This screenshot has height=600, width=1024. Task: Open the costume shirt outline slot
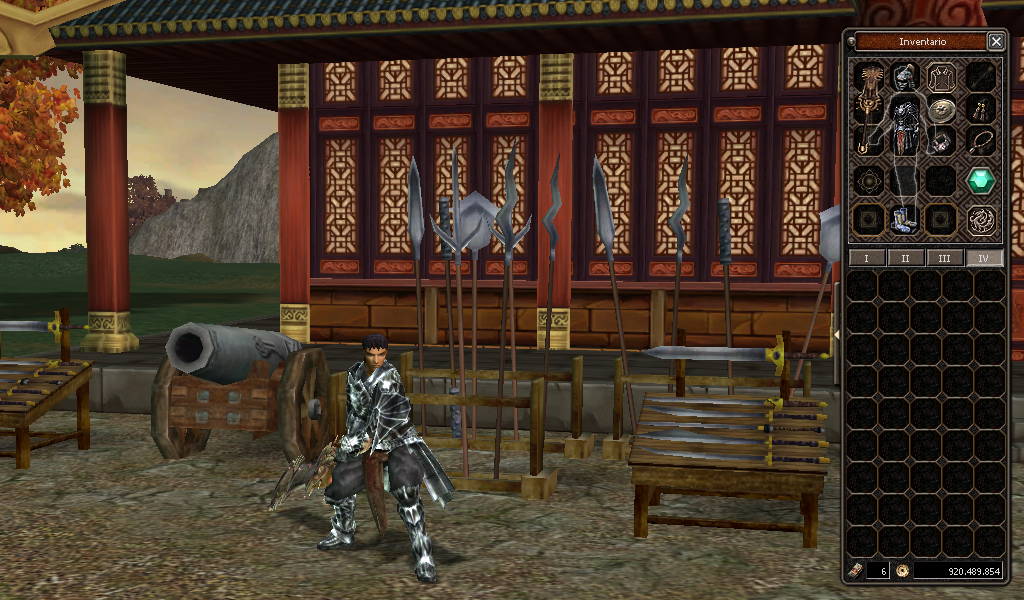[x=941, y=77]
